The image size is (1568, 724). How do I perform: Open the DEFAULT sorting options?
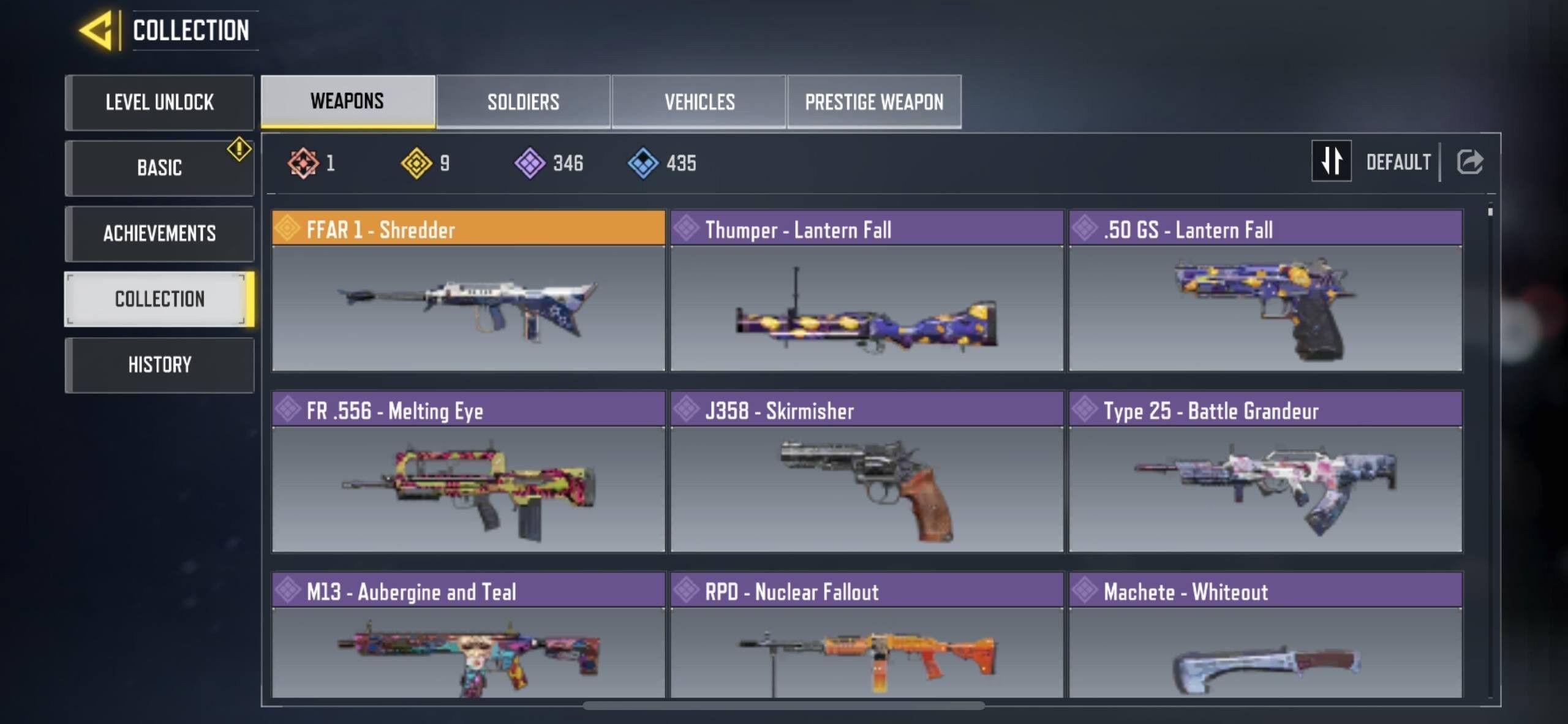(1399, 161)
